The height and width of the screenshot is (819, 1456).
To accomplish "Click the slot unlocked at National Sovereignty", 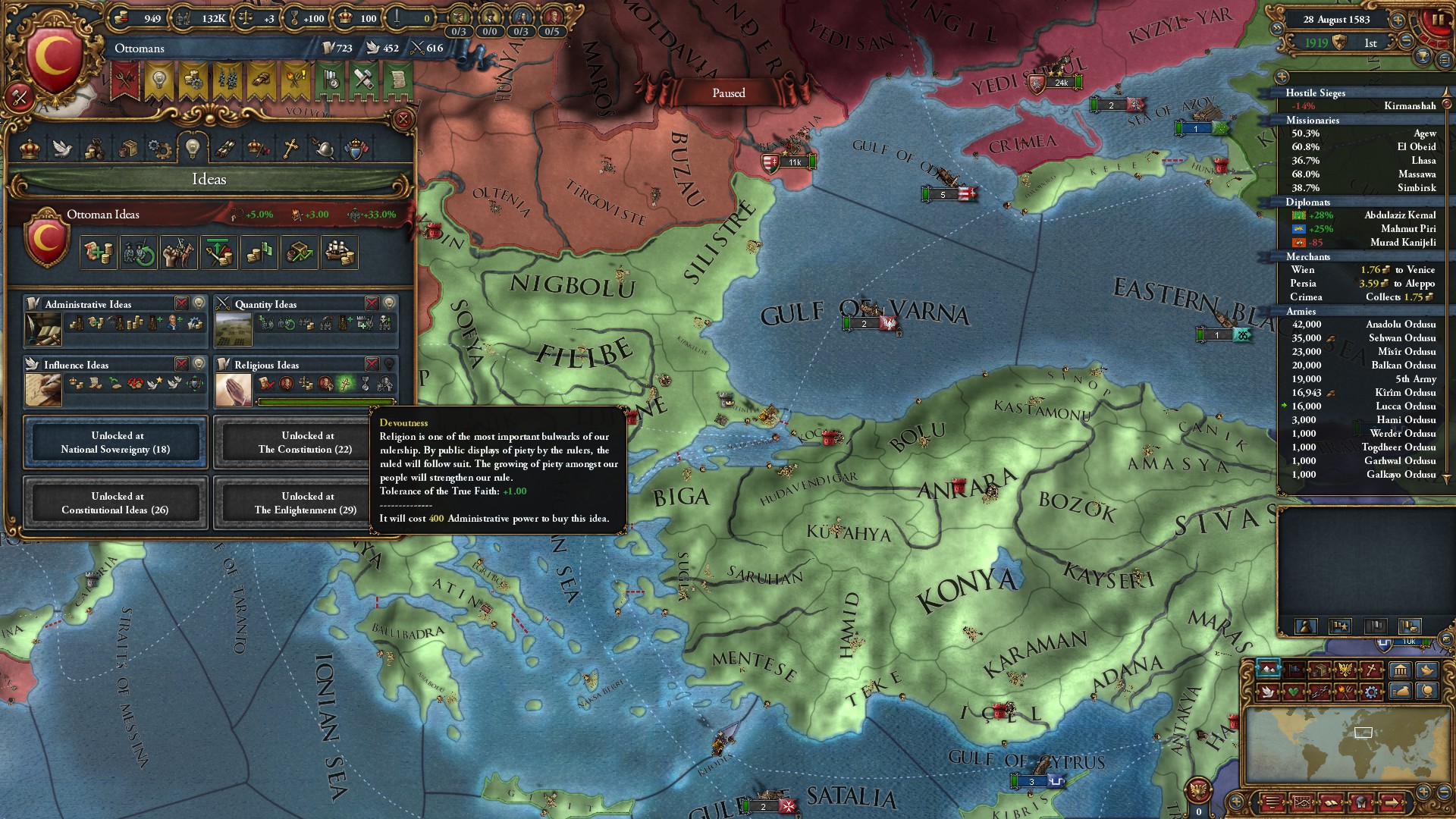I will pos(115,442).
